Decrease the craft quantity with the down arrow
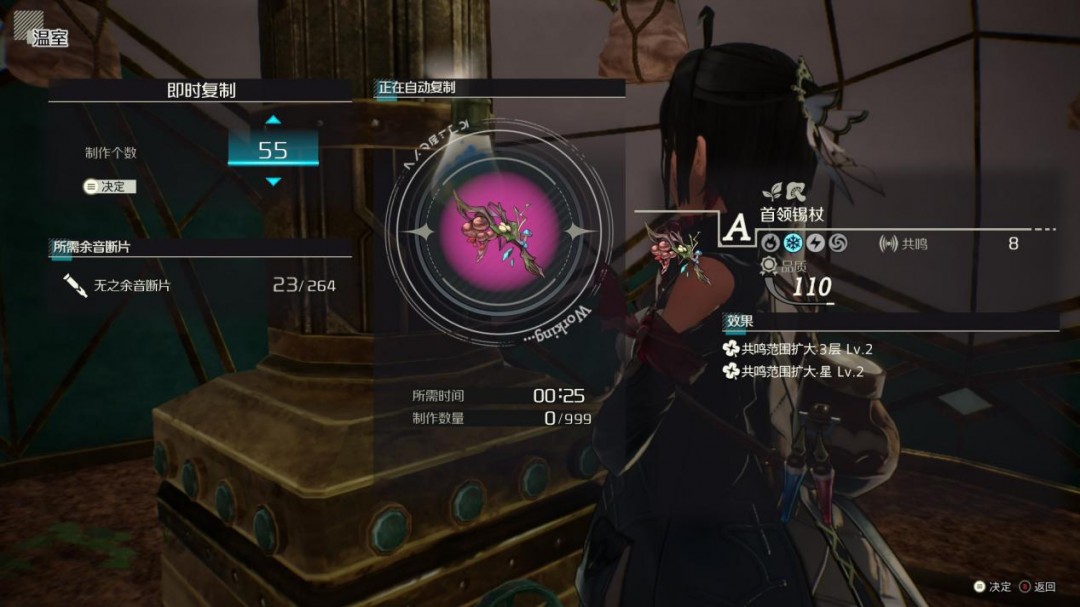Screen dimensions: 1080x607 [x=273, y=181]
